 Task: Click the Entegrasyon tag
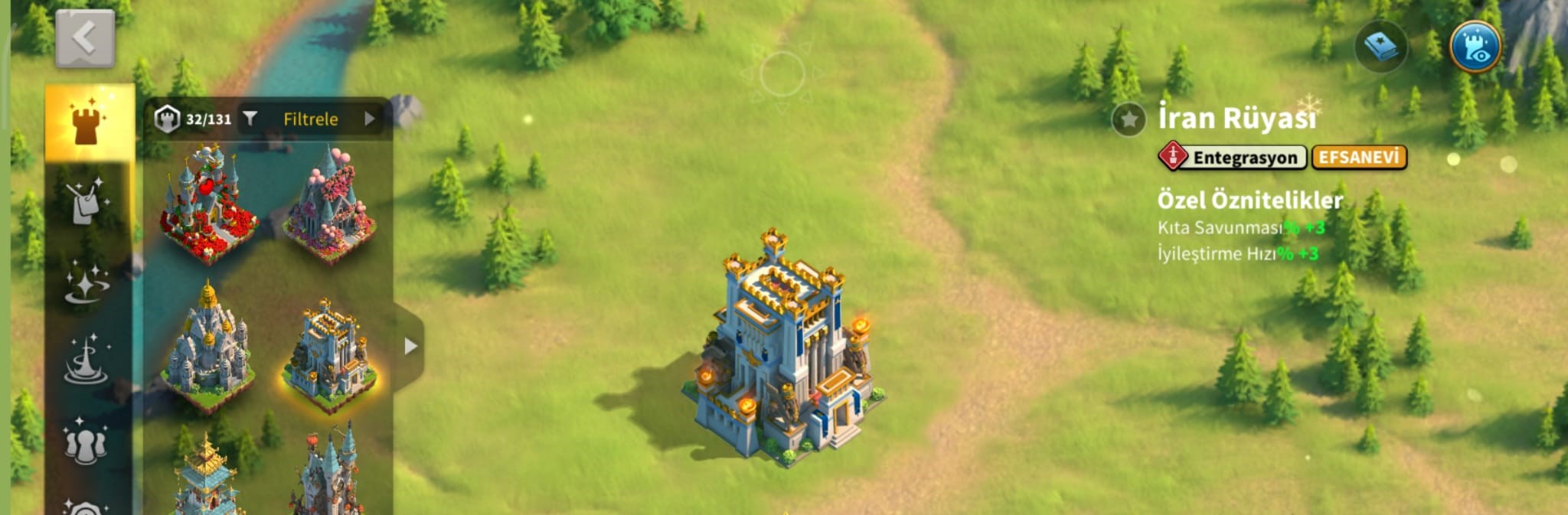click(1233, 157)
